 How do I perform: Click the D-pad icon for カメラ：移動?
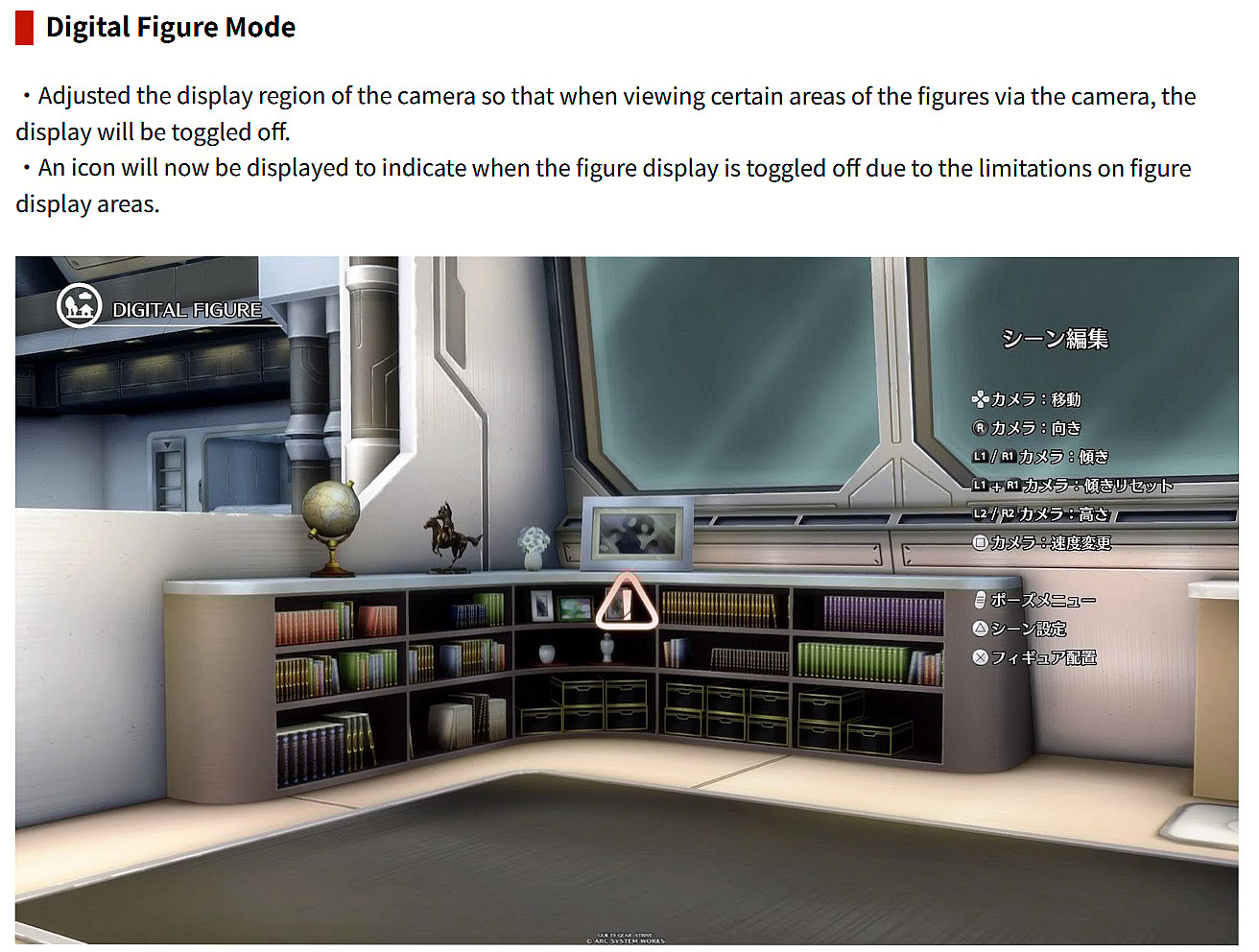[980, 400]
